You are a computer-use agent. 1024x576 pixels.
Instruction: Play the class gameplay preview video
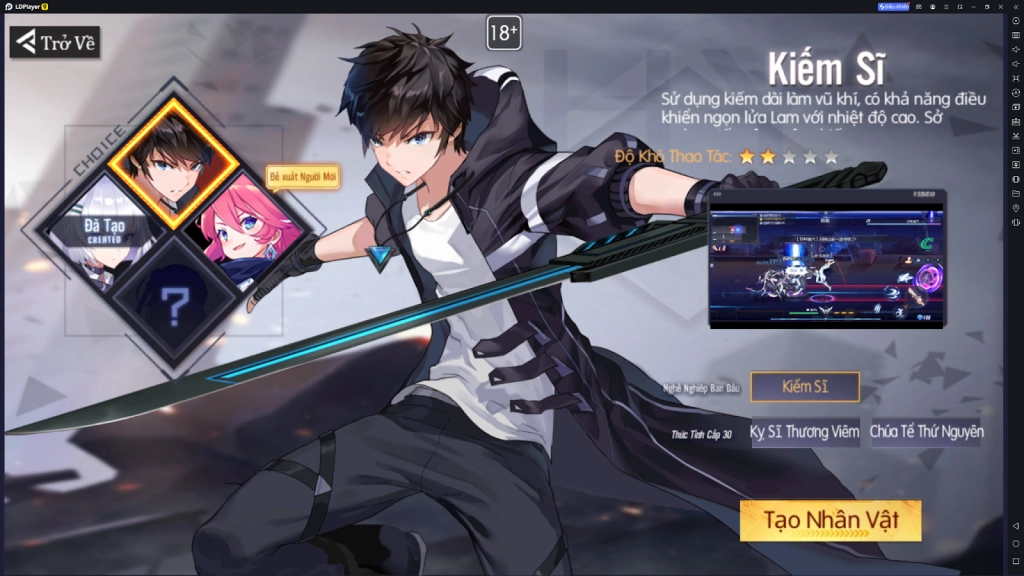(826, 260)
